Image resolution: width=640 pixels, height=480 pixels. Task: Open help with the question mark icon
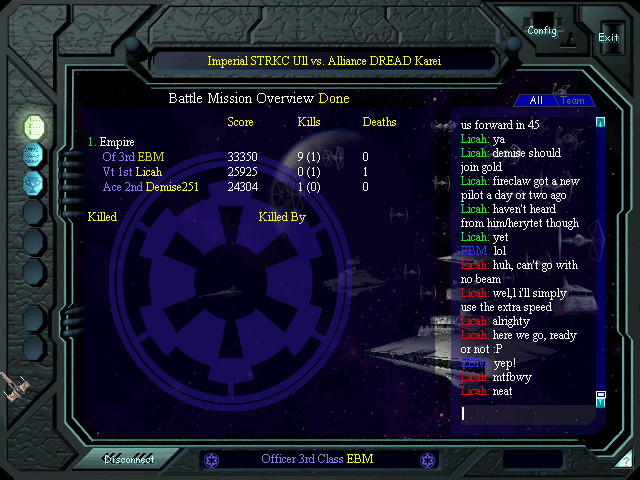click(x=626, y=462)
